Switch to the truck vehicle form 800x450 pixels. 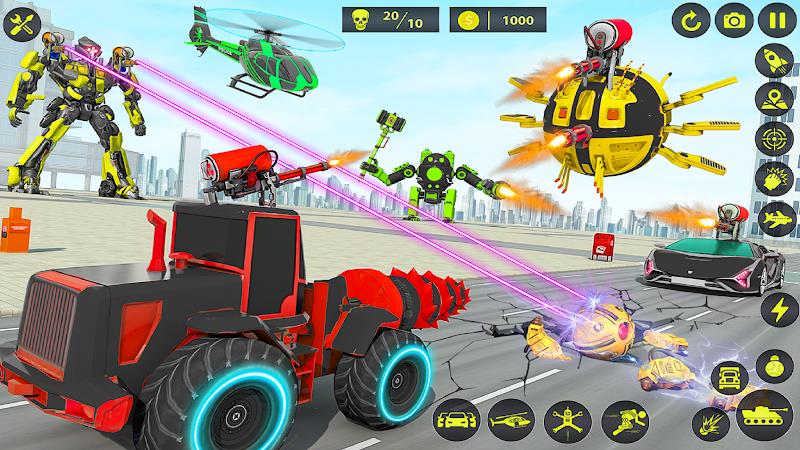tap(730, 378)
